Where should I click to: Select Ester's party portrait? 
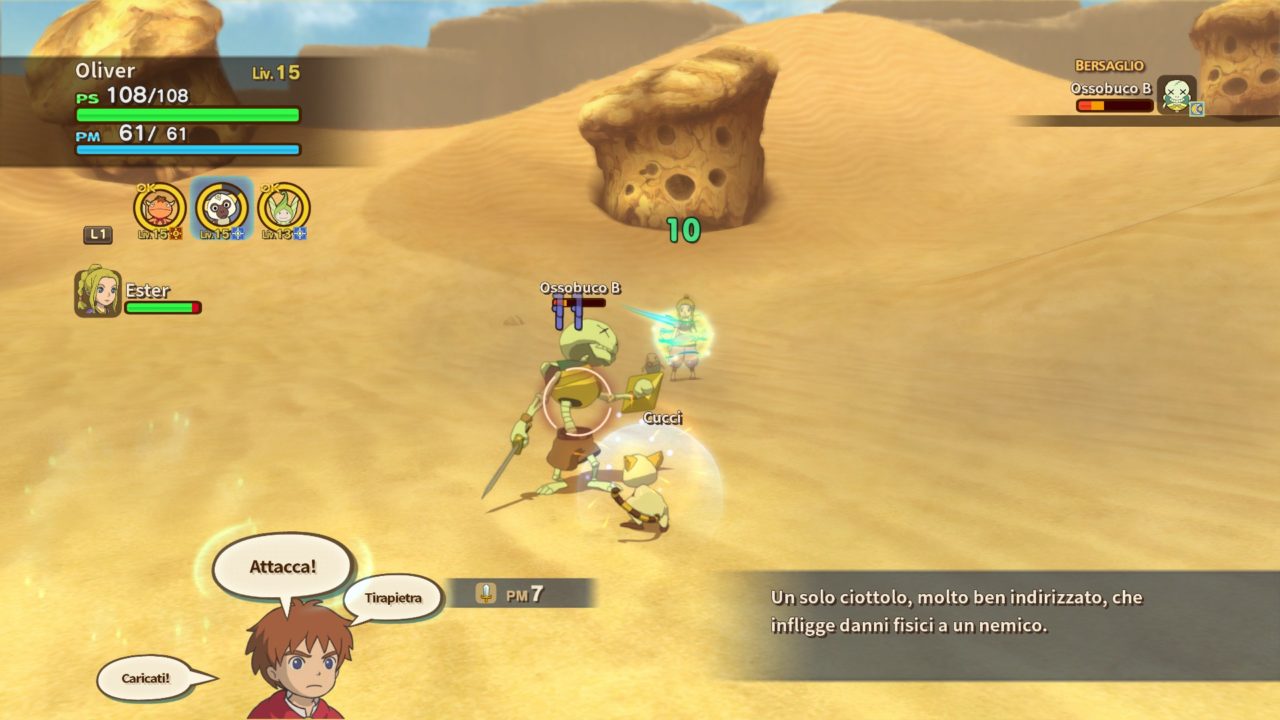(x=97, y=292)
